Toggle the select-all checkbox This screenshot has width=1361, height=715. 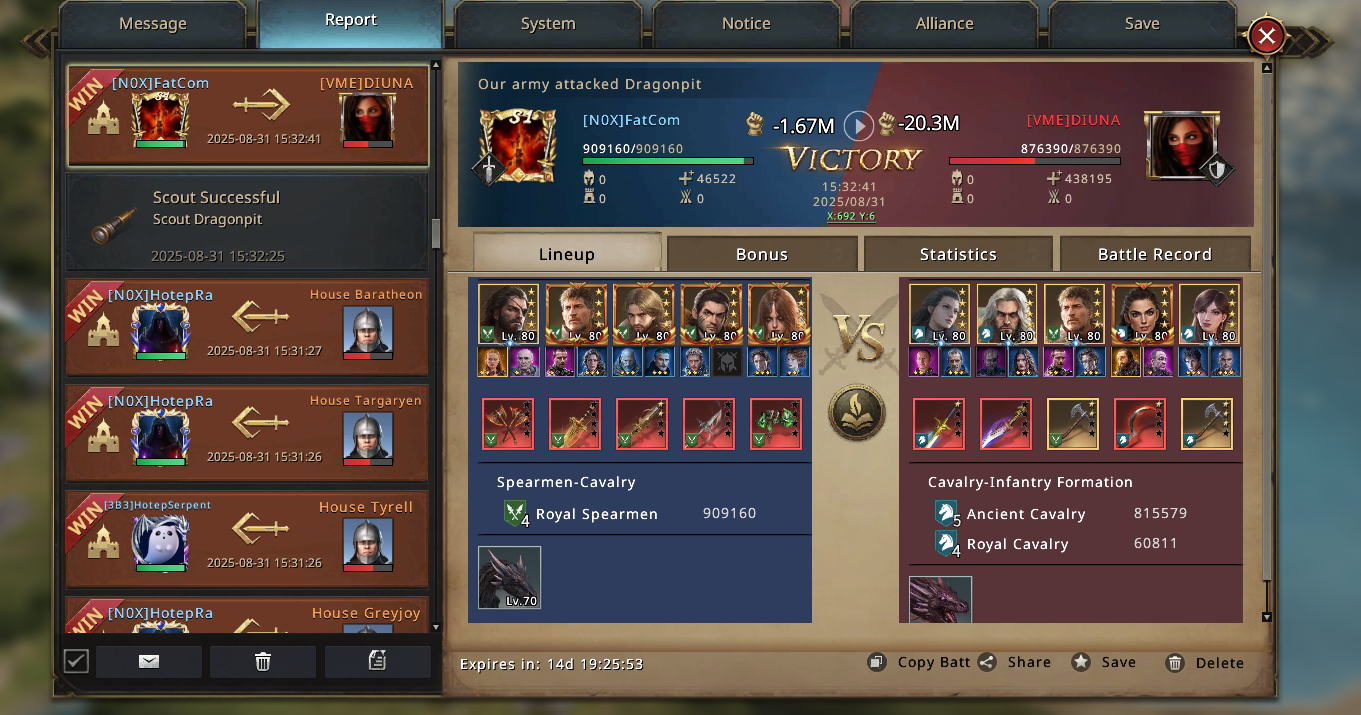76,661
